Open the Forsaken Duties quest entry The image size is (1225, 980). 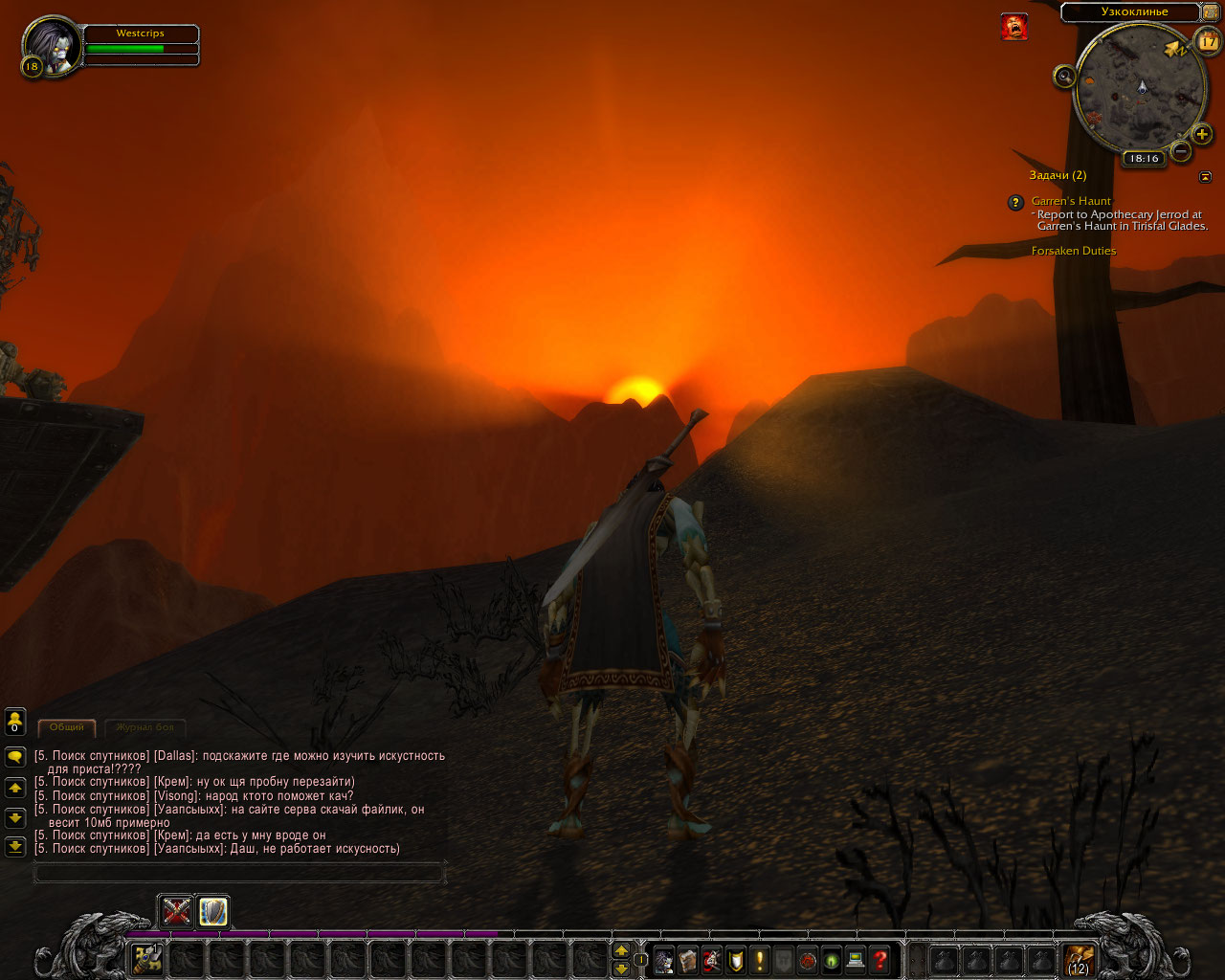1073,251
